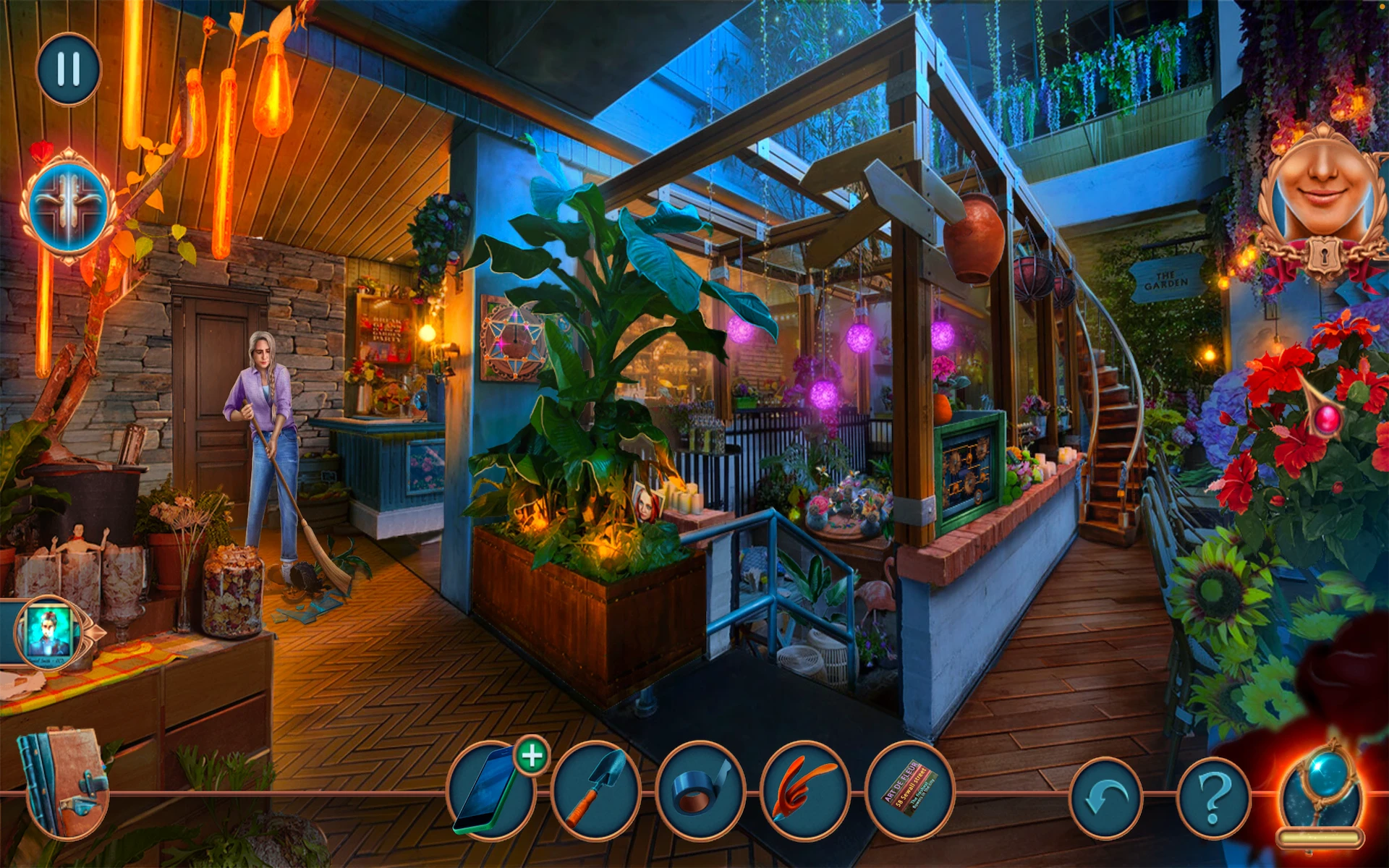The width and height of the screenshot is (1389, 868).
Task: Select the smartphone inventory item
Action: pos(488,791)
